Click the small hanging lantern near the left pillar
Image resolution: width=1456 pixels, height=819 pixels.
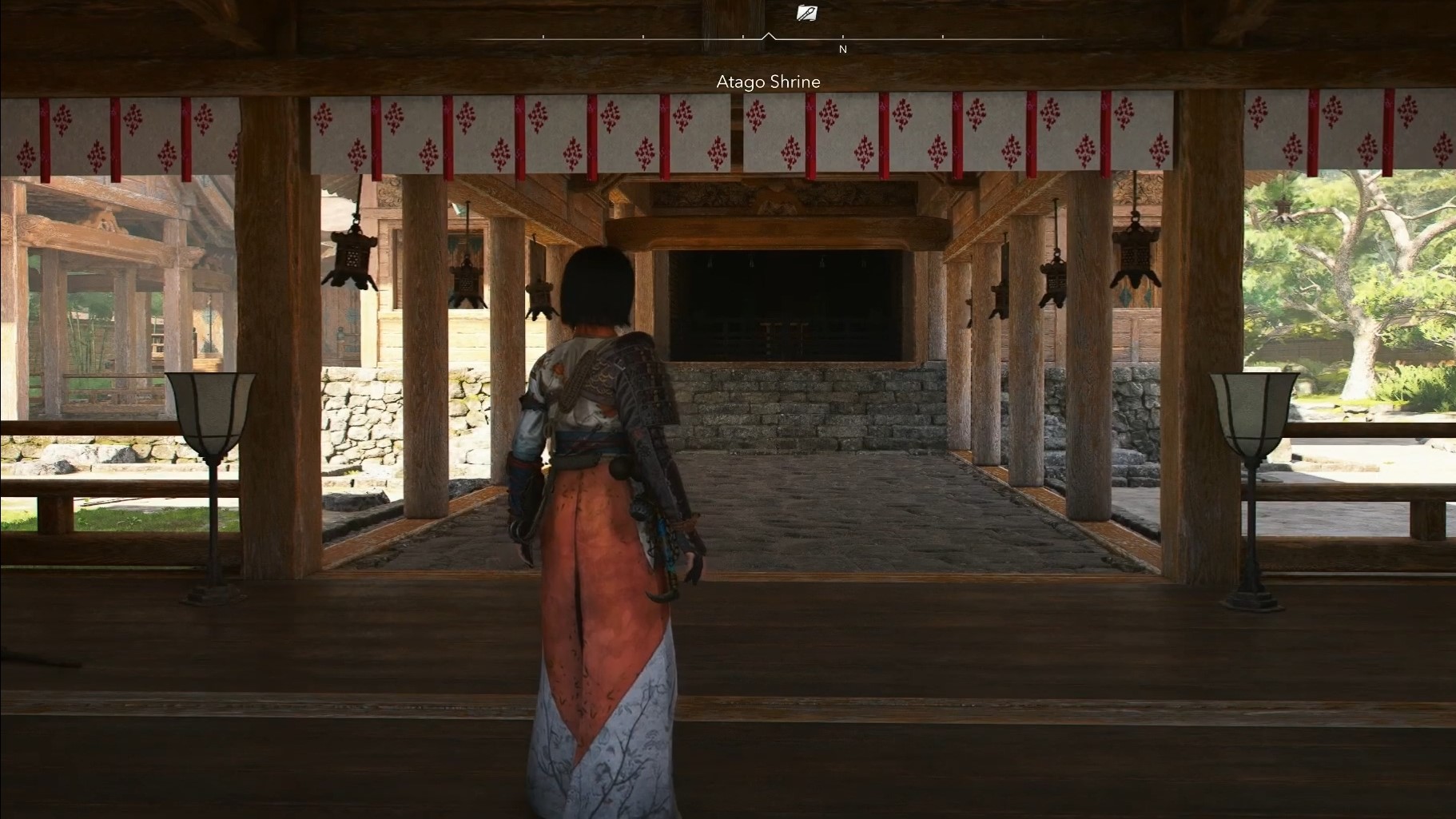(466, 278)
